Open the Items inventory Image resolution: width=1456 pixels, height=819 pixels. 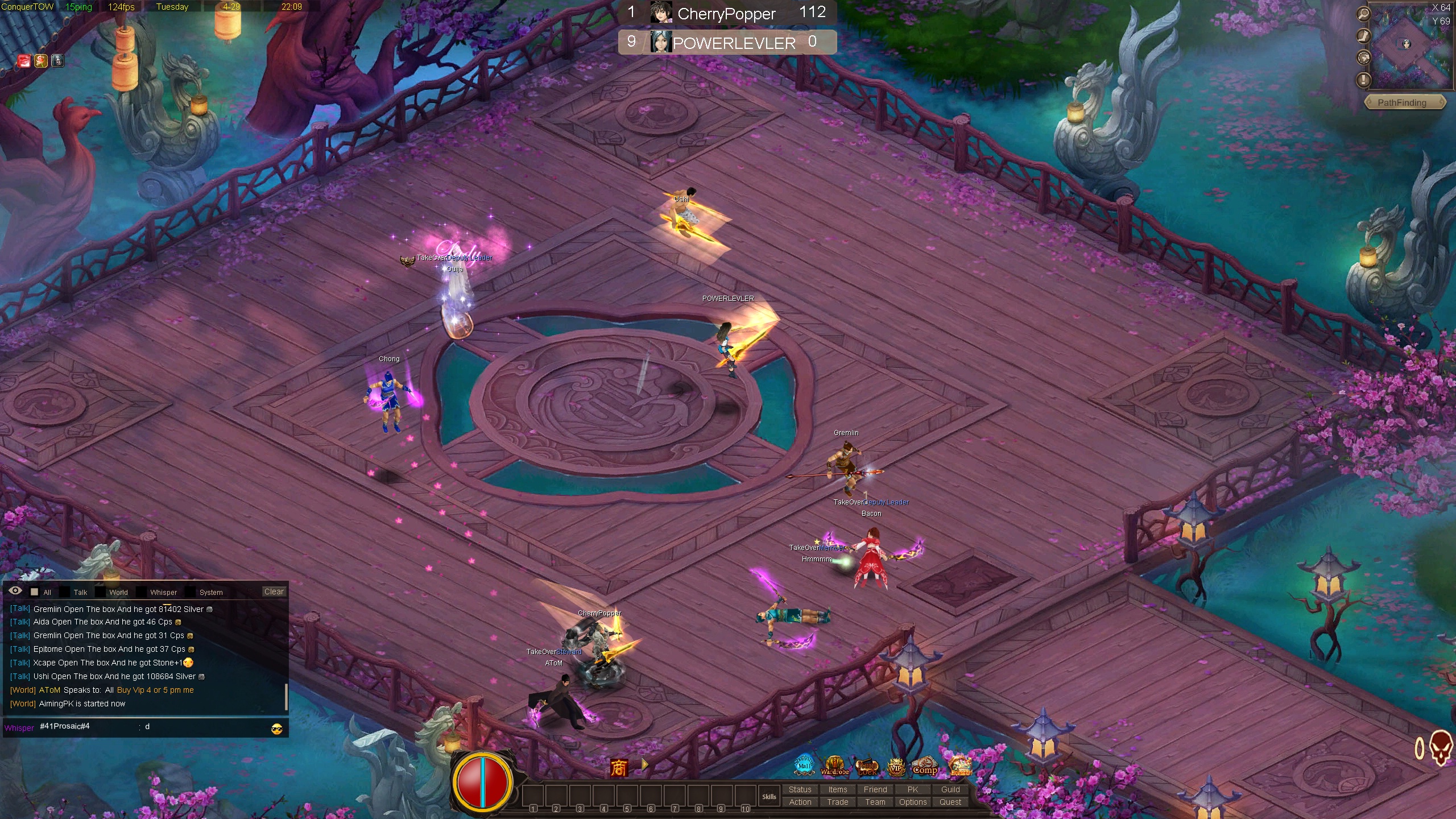[838, 789]
